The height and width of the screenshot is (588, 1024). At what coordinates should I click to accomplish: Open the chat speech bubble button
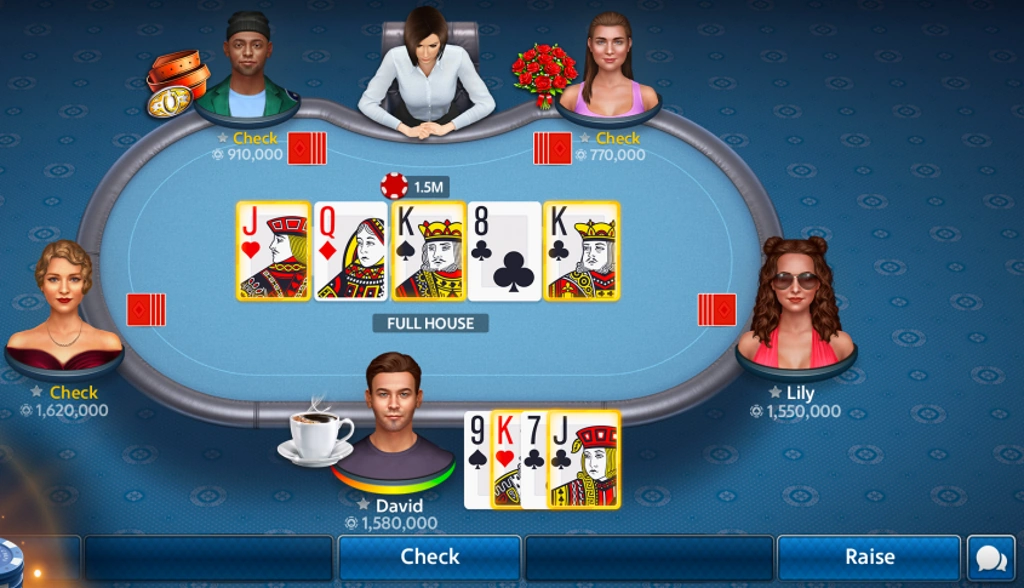990,558
